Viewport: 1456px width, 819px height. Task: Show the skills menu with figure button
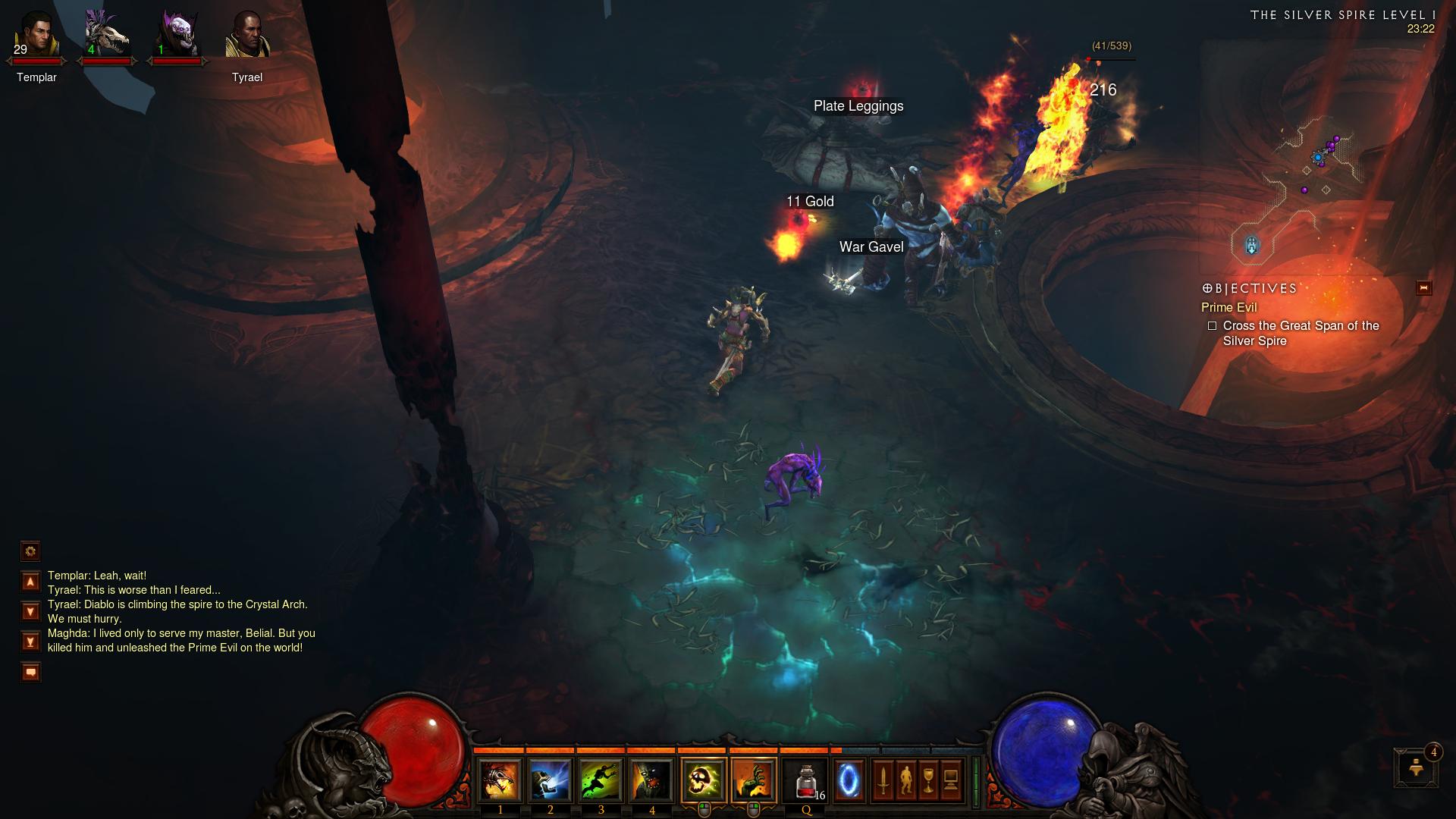click(x=905, y=780)
